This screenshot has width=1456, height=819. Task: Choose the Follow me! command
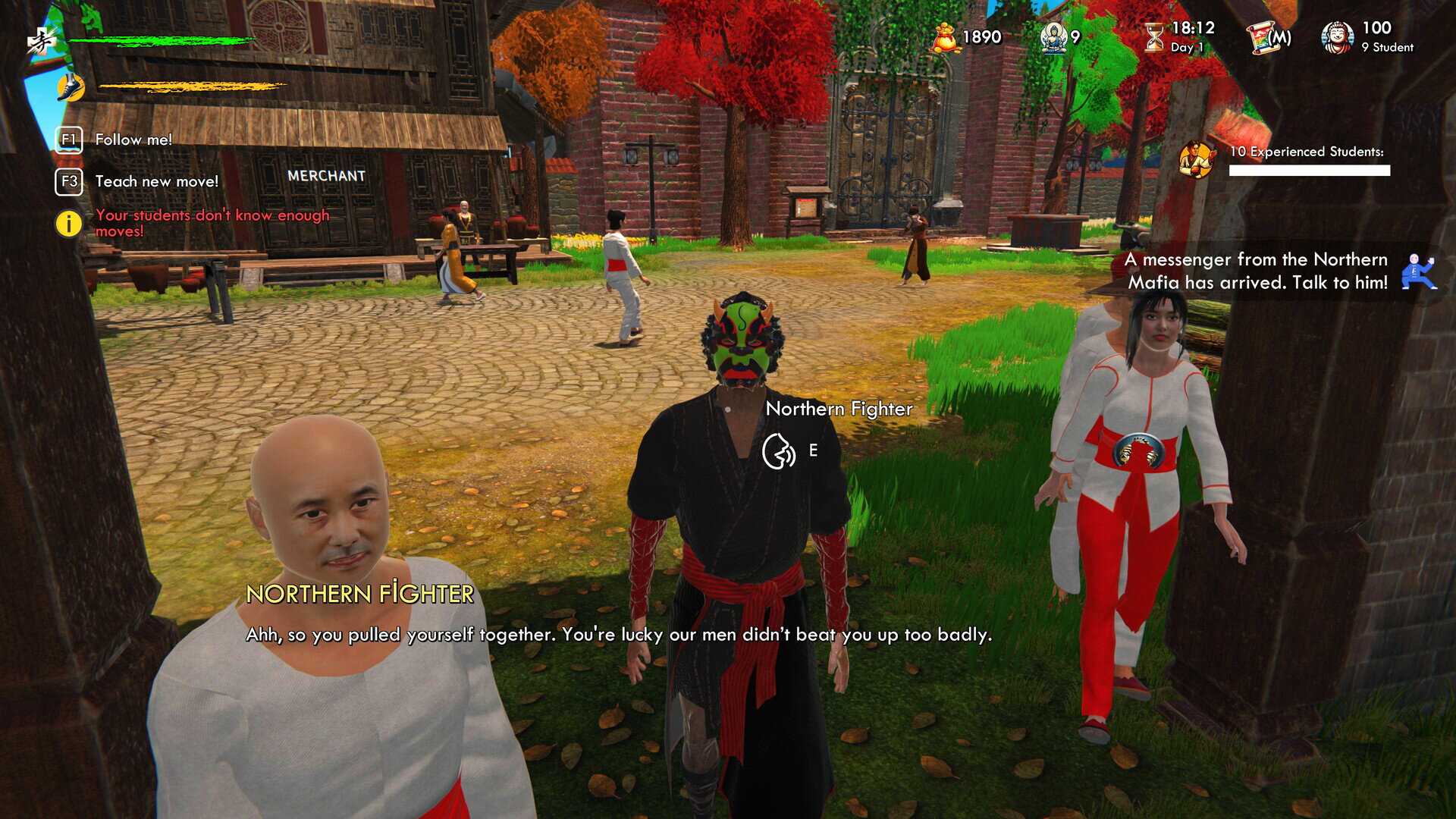133,140
